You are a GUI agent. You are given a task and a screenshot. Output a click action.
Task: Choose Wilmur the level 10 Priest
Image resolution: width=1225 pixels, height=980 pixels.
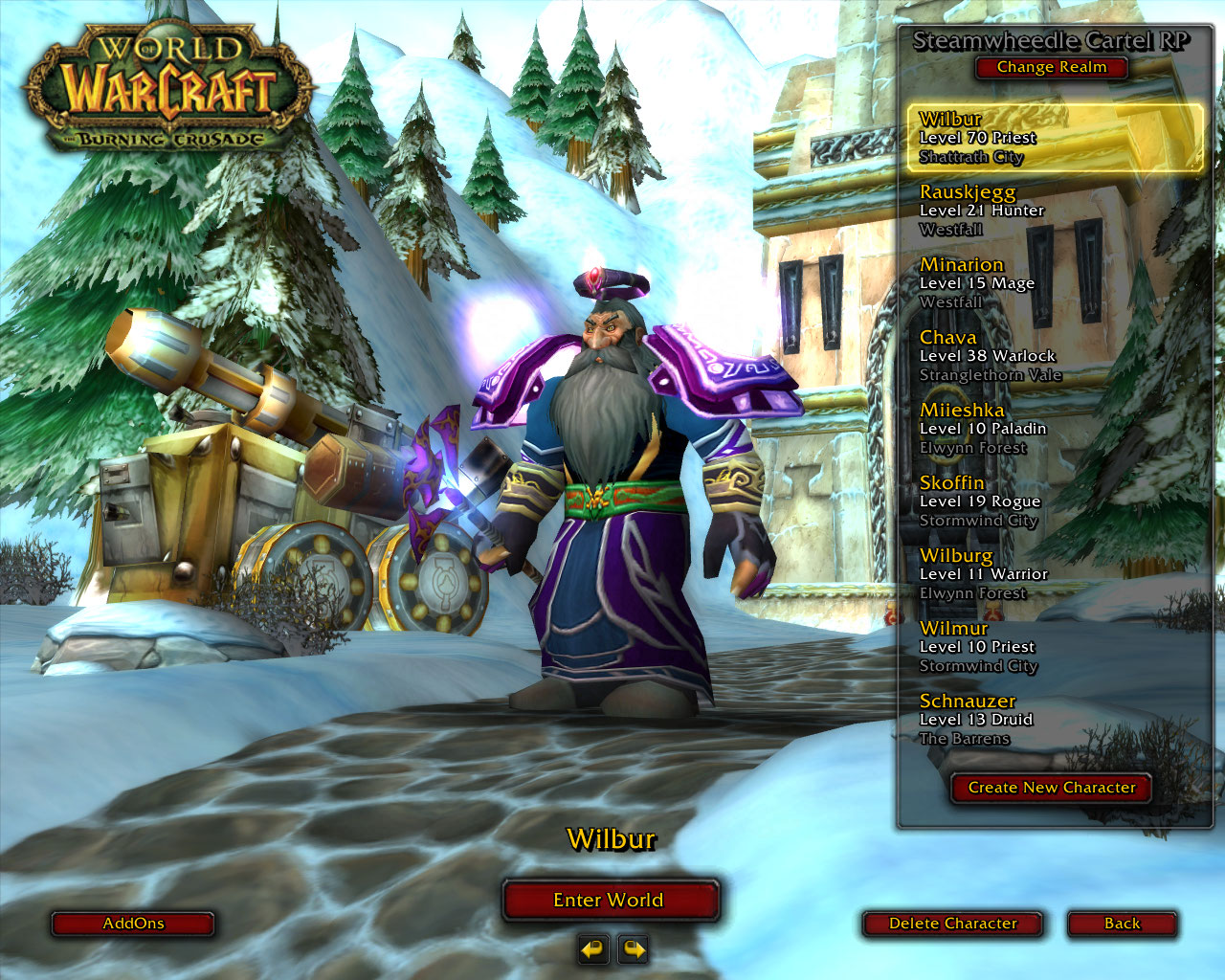coord(1053,647)
